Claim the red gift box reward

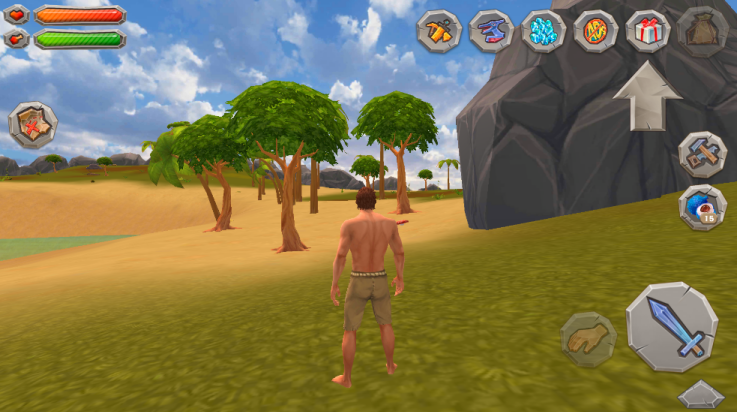pos(647,30)
